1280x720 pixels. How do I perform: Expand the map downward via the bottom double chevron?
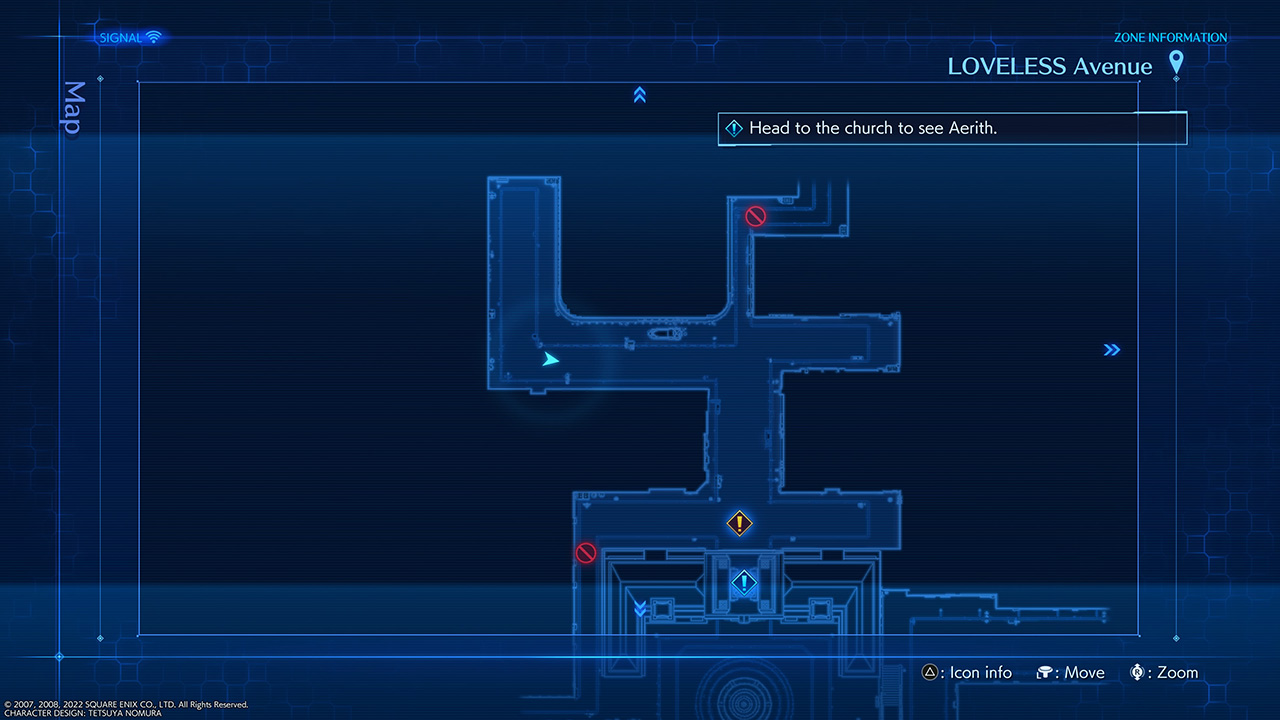click(x=639, y=608)
